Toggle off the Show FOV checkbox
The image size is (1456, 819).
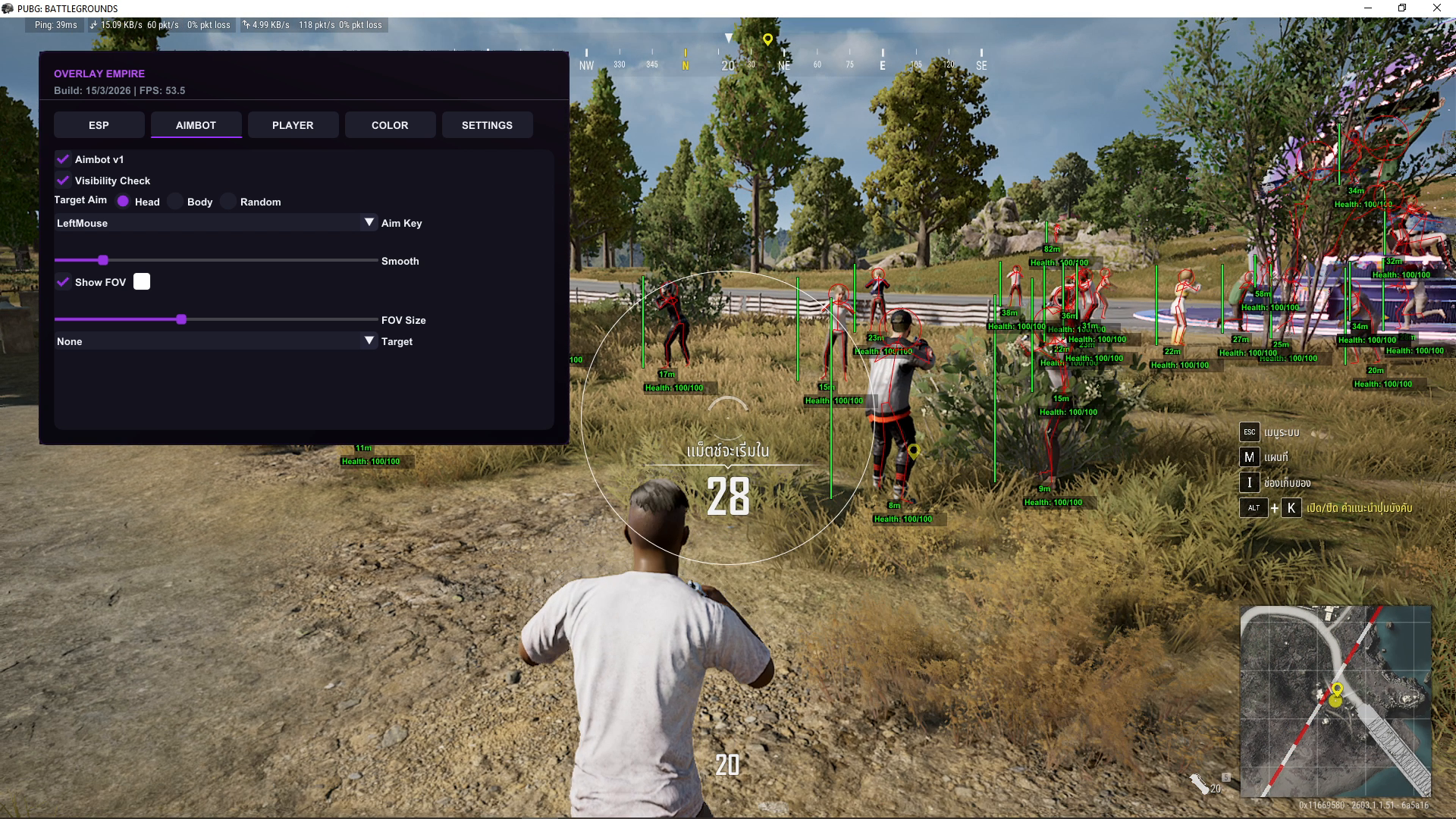click(63, 281)
